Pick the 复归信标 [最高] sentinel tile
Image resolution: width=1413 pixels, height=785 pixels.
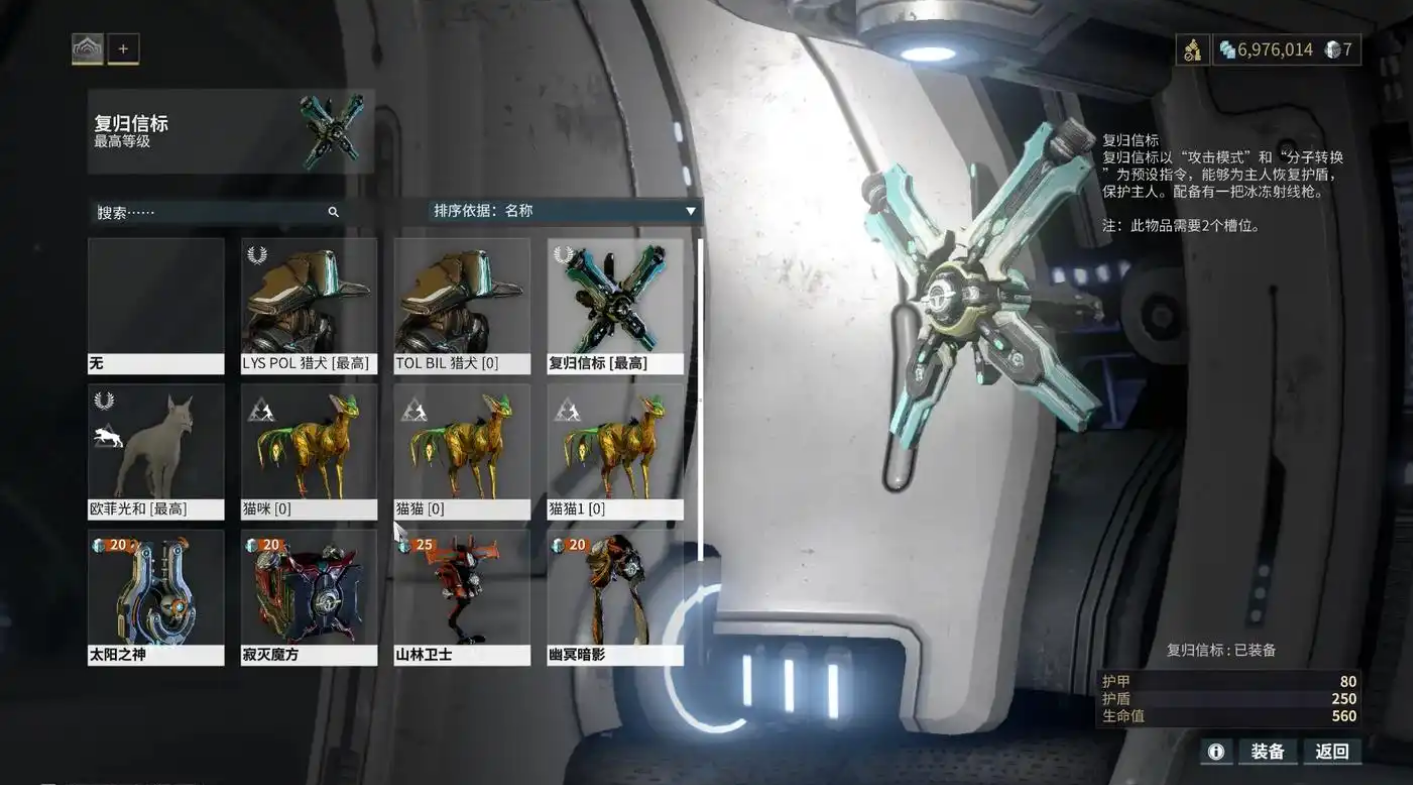tap(615, 306)
